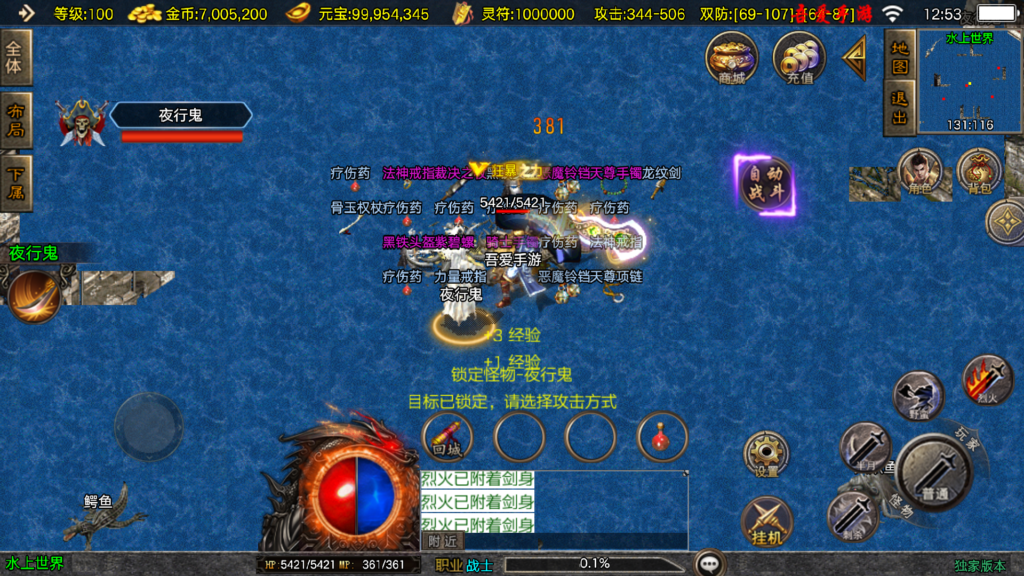The image size is (1024, 576).
Task: Activate the 烈火 flame sword skill
Action: tap(986, 380)
